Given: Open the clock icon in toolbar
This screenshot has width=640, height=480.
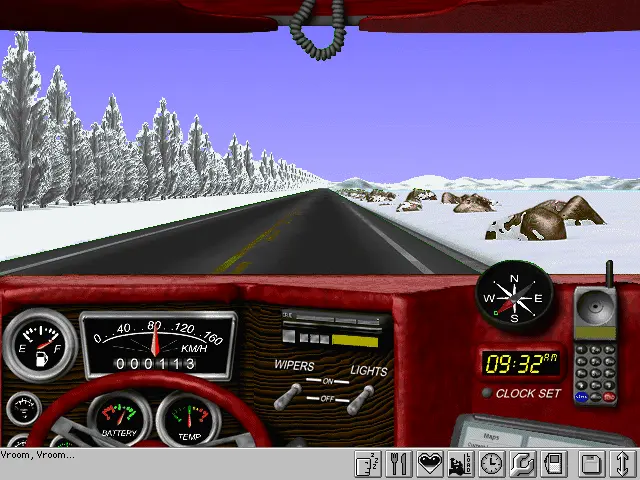Looking at the screenshot, I should pos(492,464).
